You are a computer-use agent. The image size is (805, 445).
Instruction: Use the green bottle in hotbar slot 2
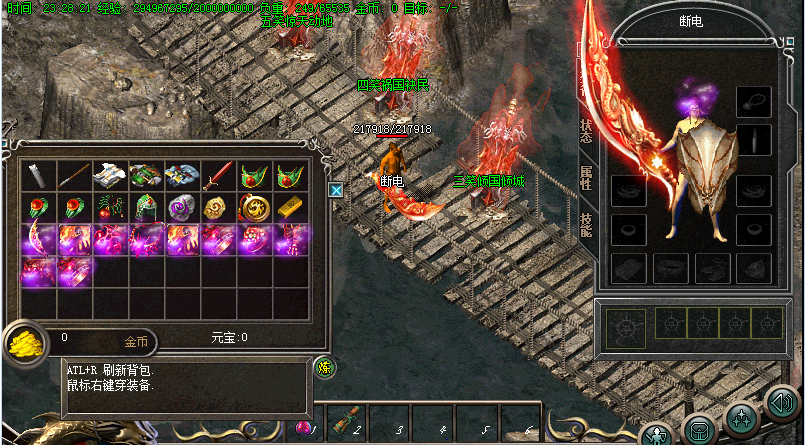pyautogui.click(x=342, y=424)
